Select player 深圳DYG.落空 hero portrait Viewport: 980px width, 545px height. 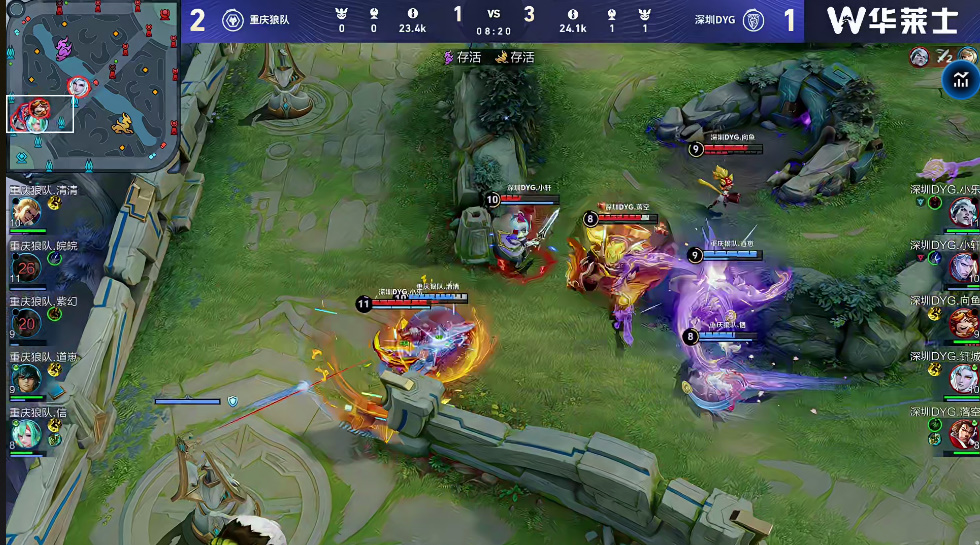pos(962,432)
